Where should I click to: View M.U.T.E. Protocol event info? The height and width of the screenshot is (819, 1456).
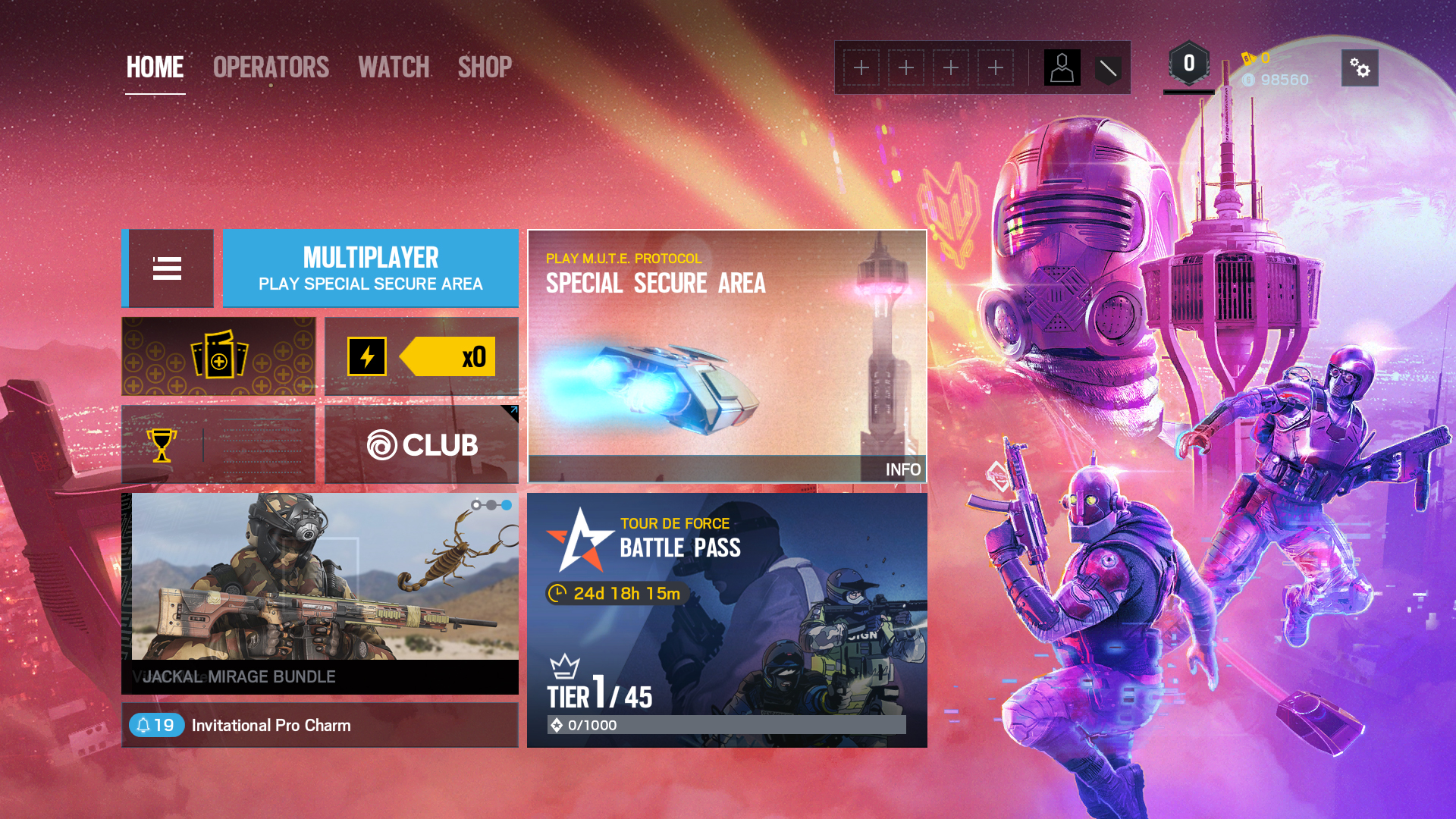902,469
